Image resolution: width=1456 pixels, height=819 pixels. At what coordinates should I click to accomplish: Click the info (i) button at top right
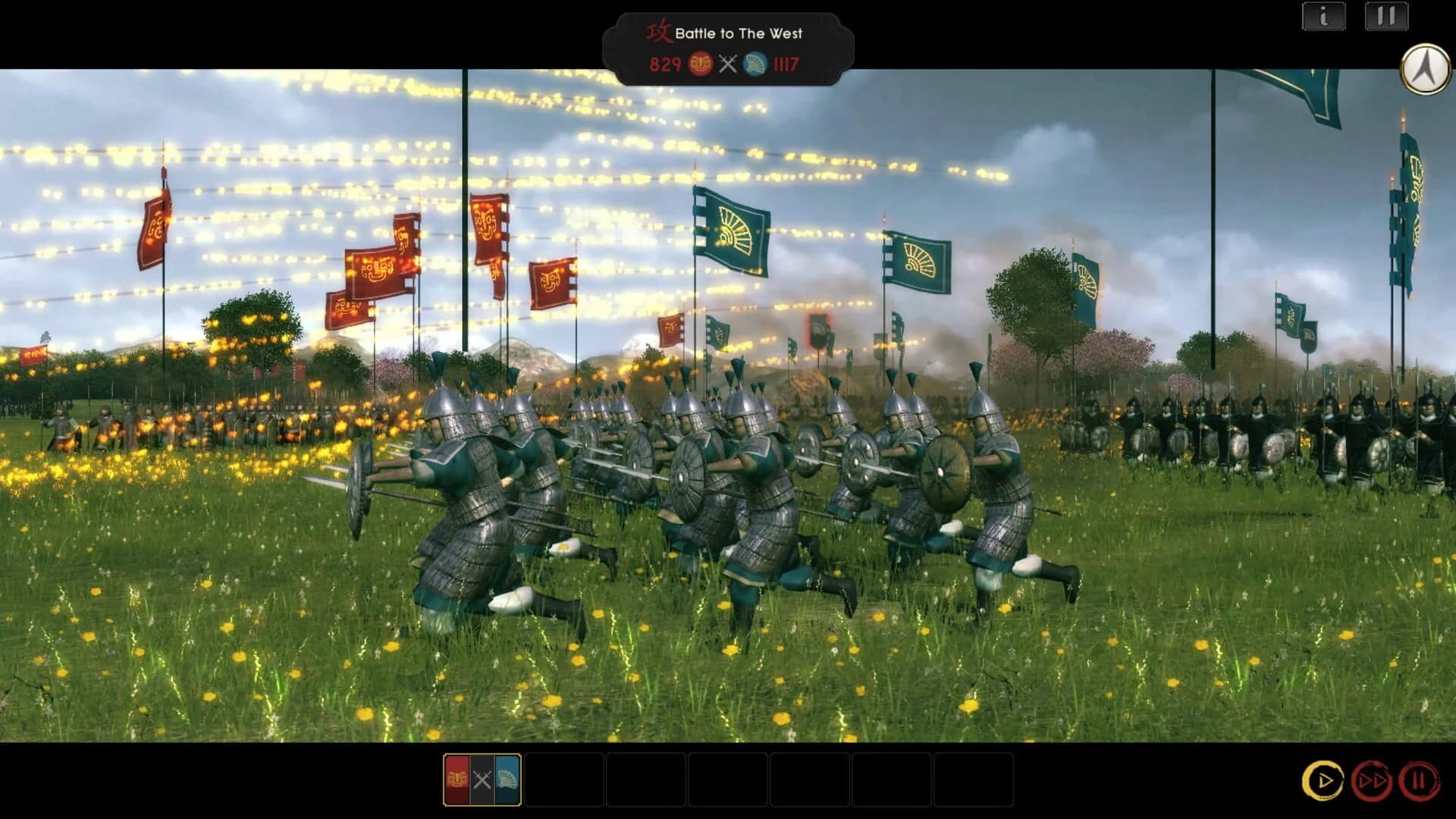coord(1323,17)
